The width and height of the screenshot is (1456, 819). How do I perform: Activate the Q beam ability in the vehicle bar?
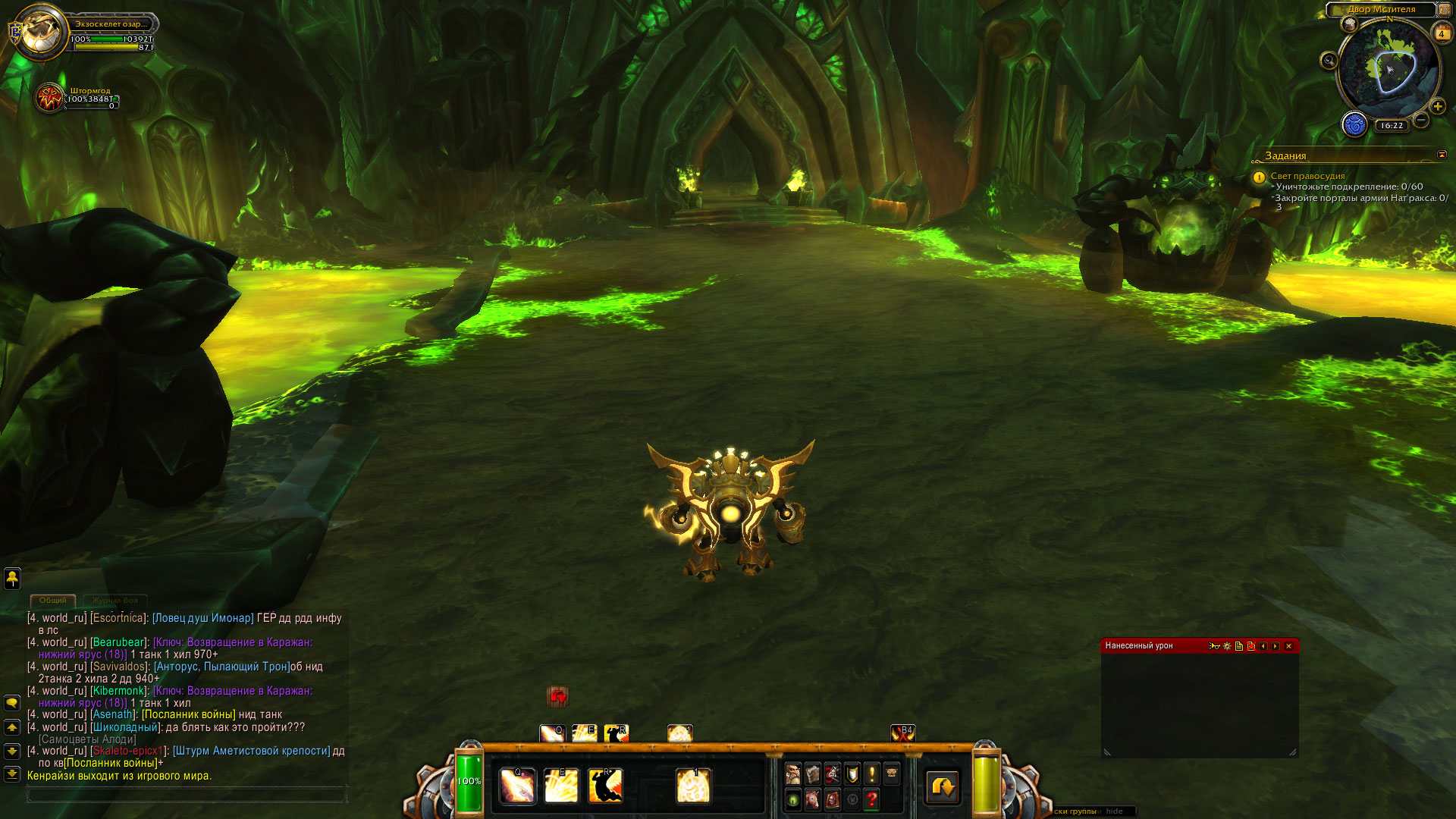pos(517,786)
